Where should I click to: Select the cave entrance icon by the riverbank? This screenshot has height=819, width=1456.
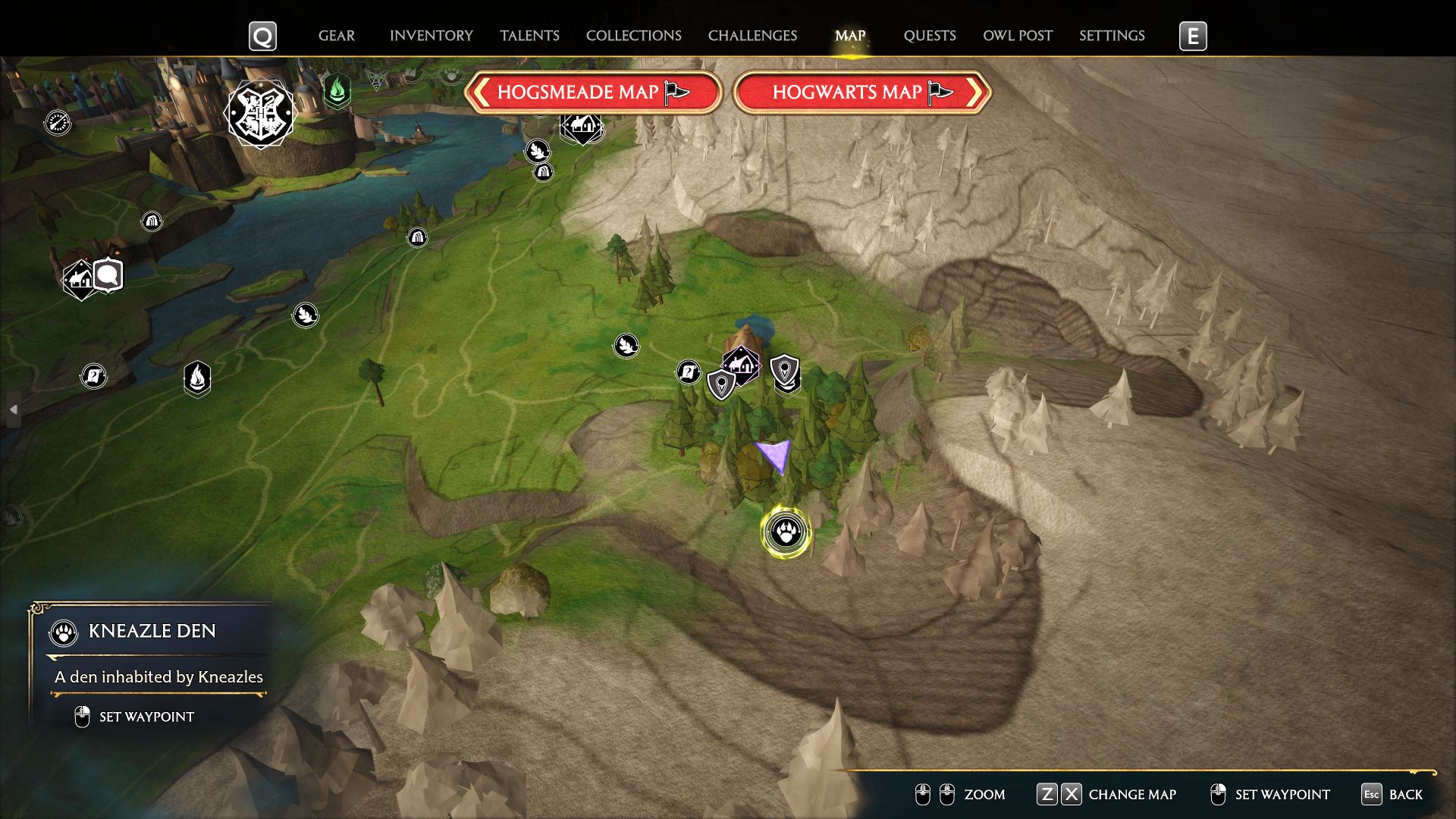417,237
